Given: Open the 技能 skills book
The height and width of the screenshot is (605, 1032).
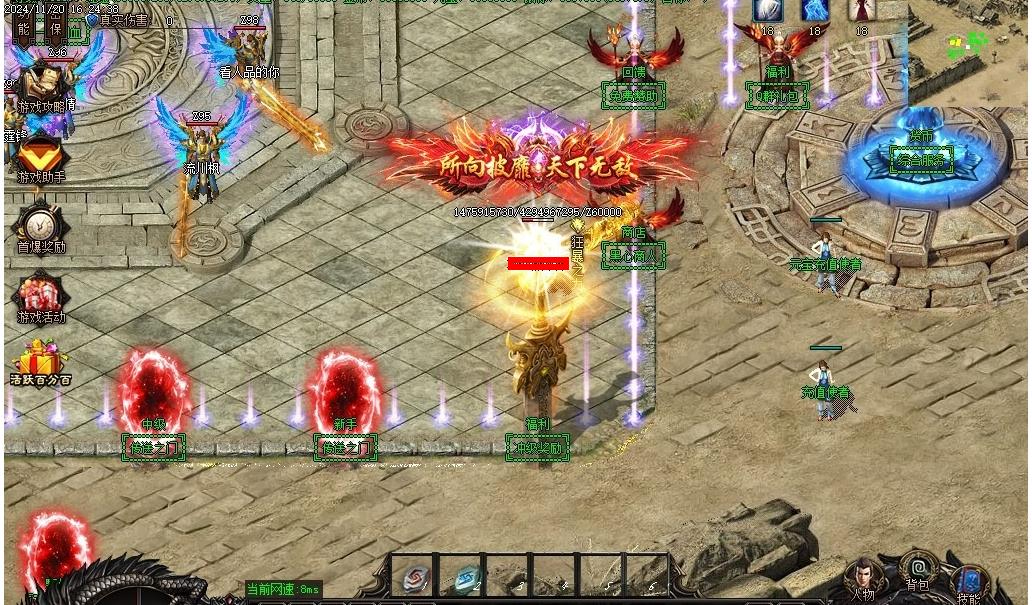Looking at the screenshot, I should point(968,581).
